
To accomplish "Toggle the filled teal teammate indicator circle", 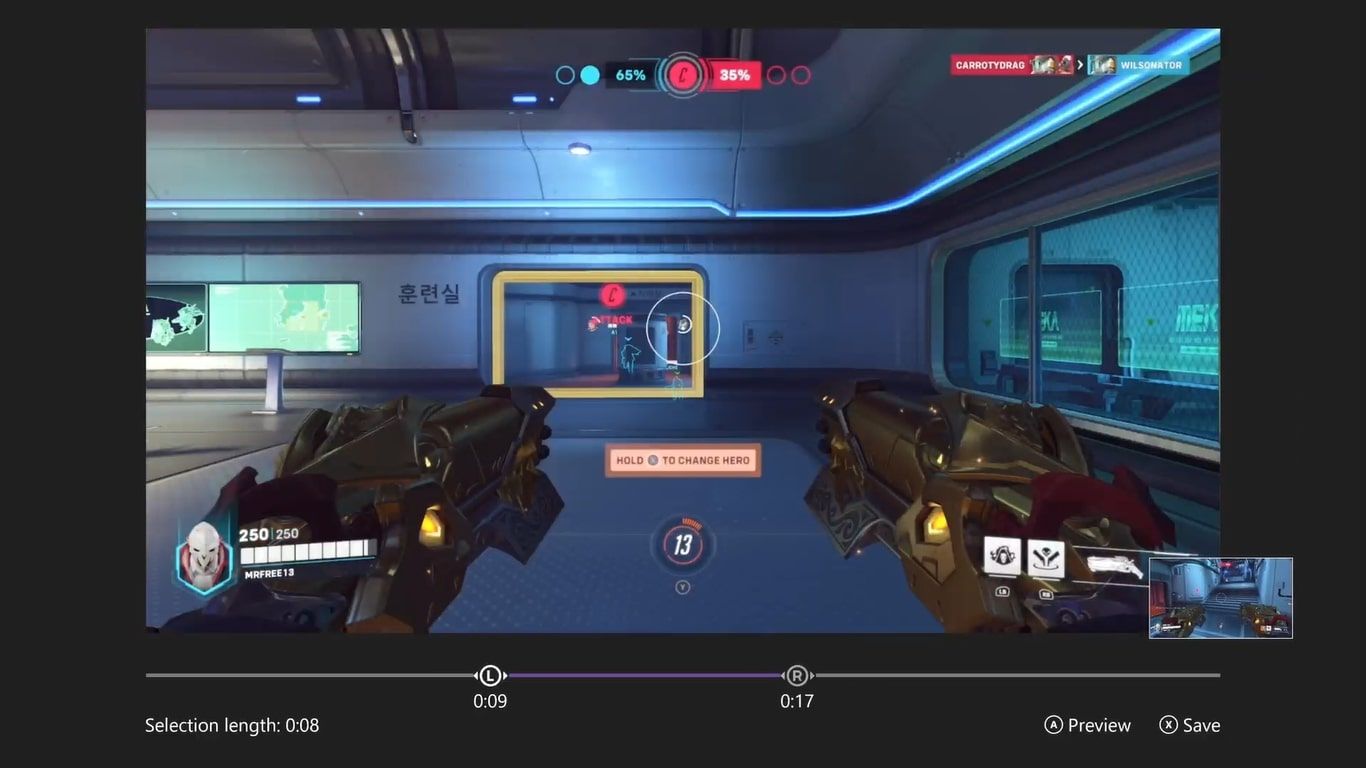I will 589,74.
